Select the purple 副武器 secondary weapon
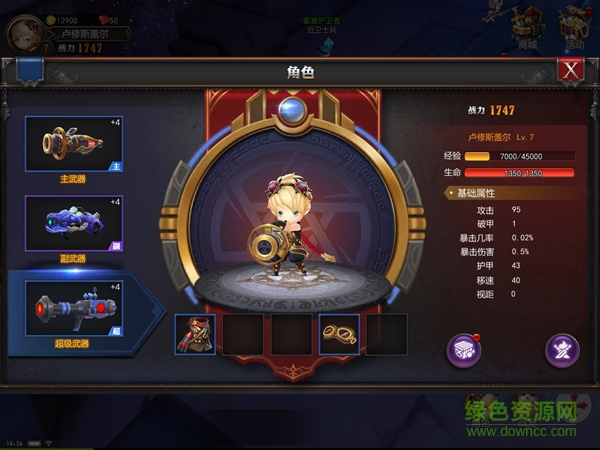The height and width of the screenshot is (450, 600). [x=75, y=224]
